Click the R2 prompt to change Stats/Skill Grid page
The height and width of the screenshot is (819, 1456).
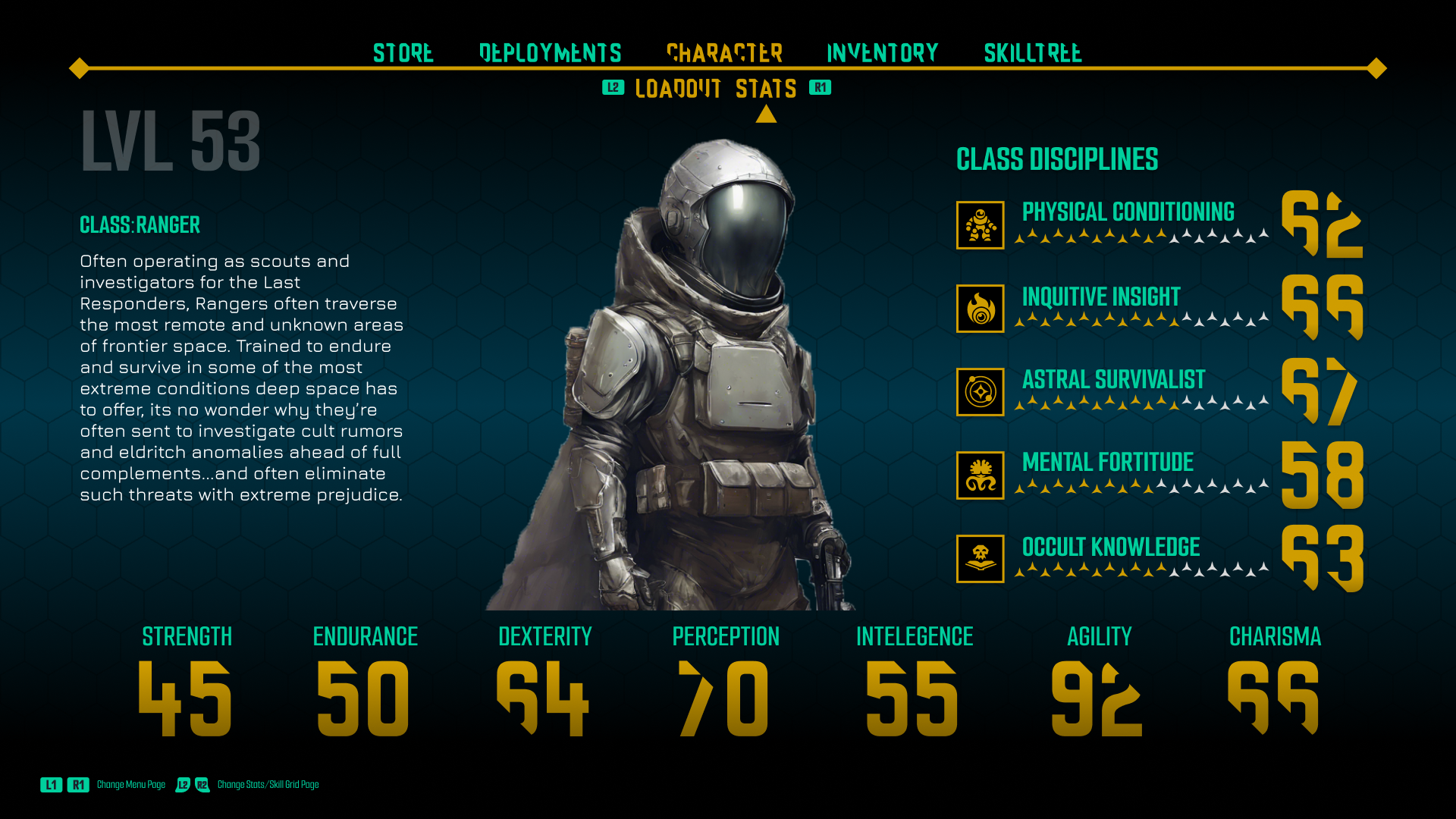[202, 785]
